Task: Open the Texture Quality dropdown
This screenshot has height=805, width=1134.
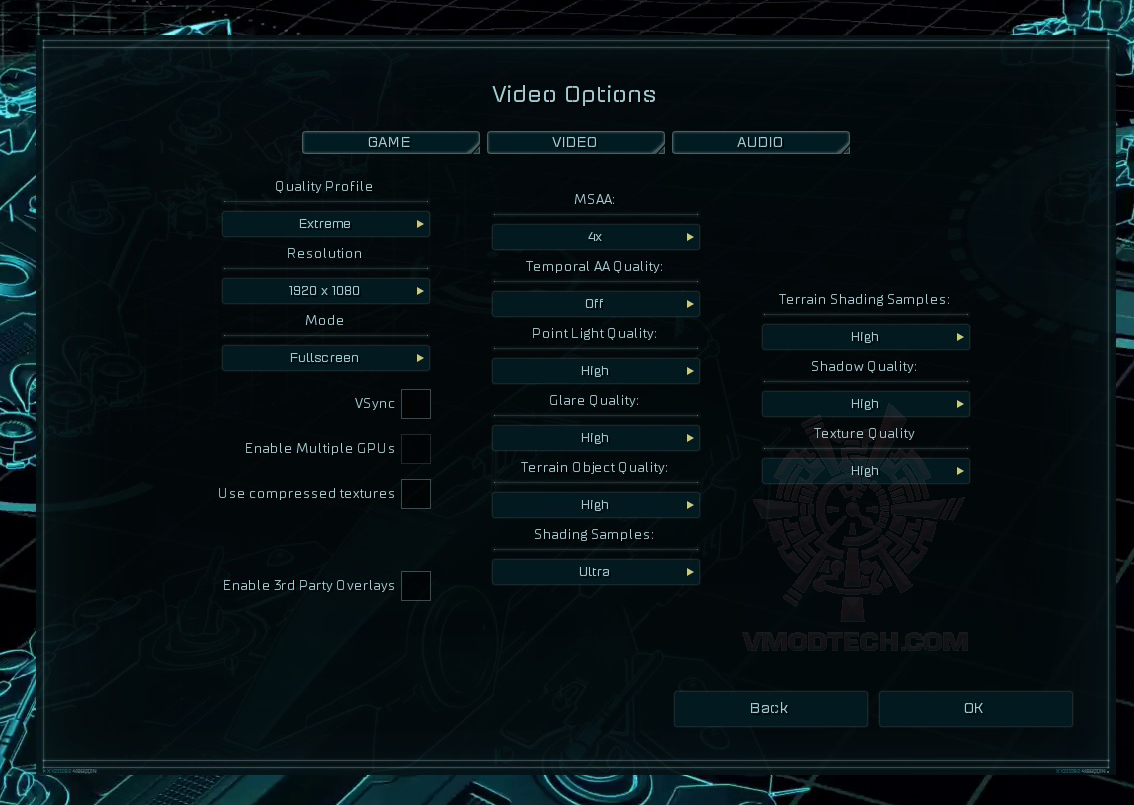Action: pyautogui.click(x=866, y=471)
